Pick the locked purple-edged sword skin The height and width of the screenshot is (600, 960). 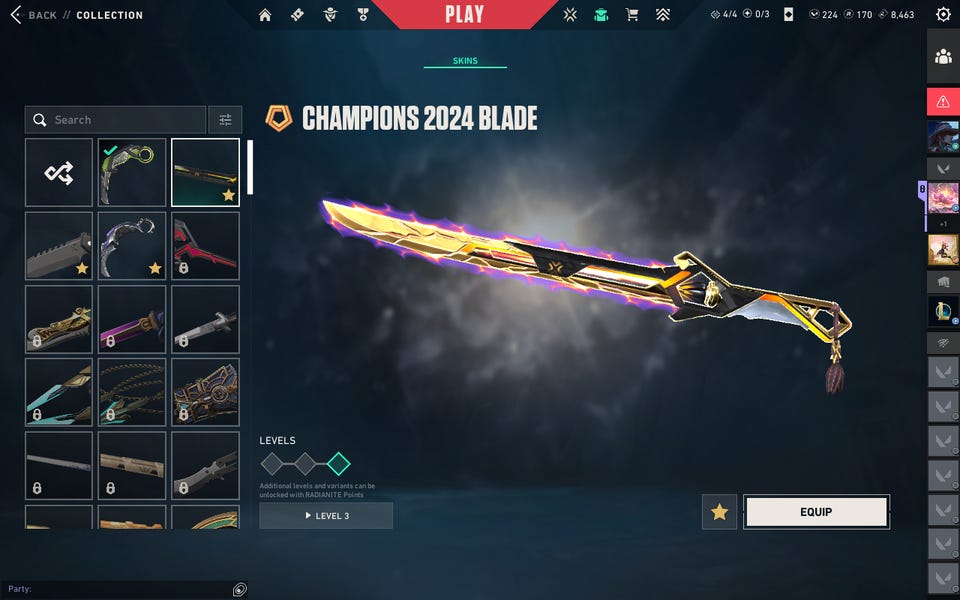point(132,319)
